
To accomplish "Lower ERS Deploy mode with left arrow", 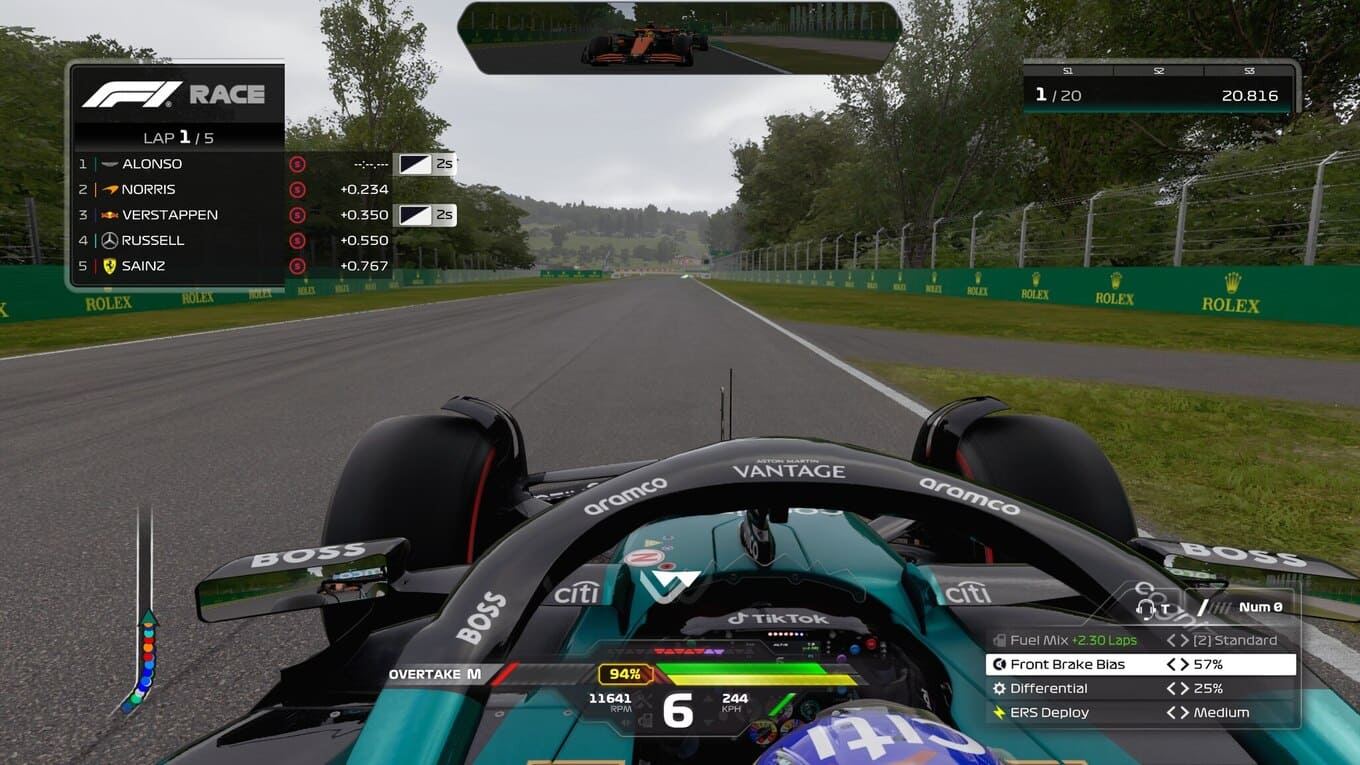I will tap(1171, 712).
